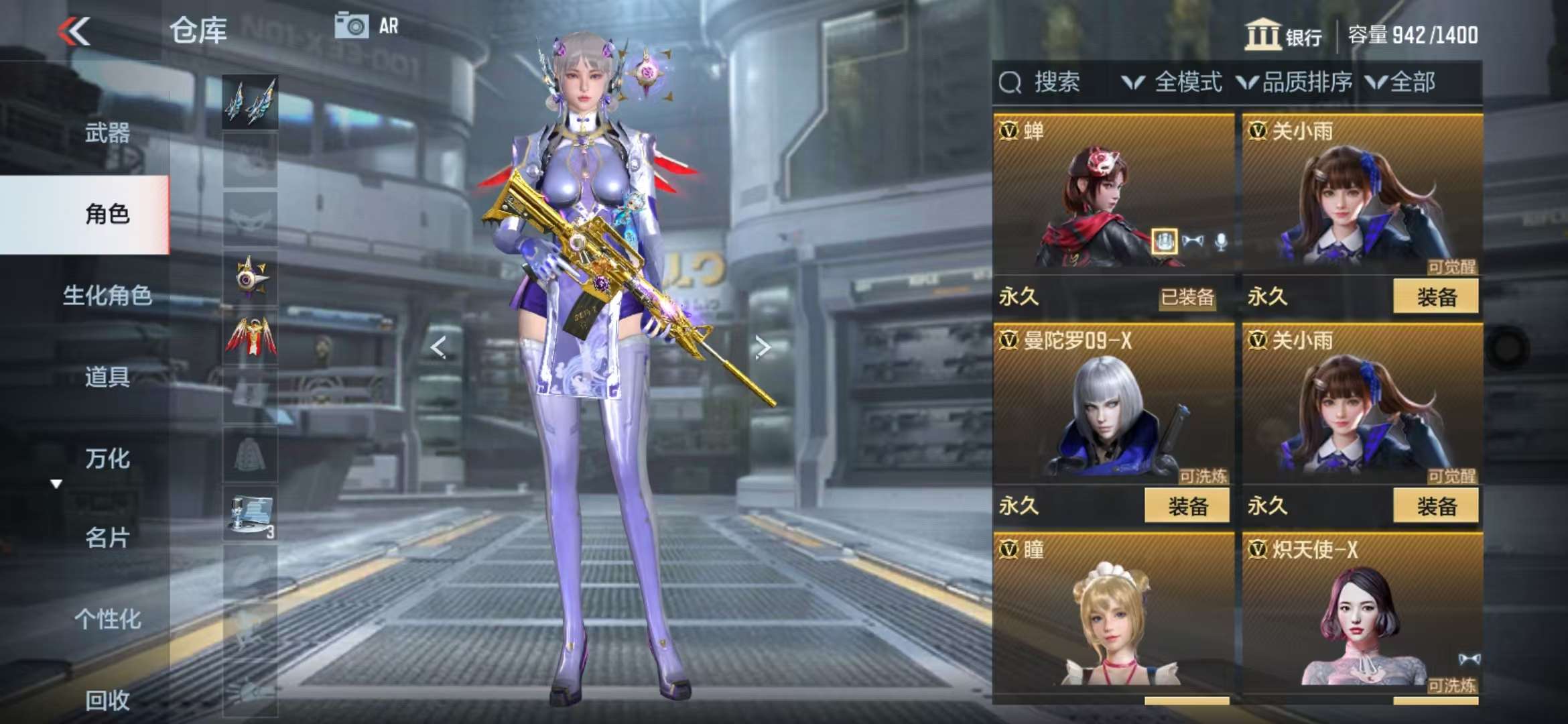This screenshot has width=1568, height=724.
Task: Open the 个性化 personalization tab
Action: (107, 619)
